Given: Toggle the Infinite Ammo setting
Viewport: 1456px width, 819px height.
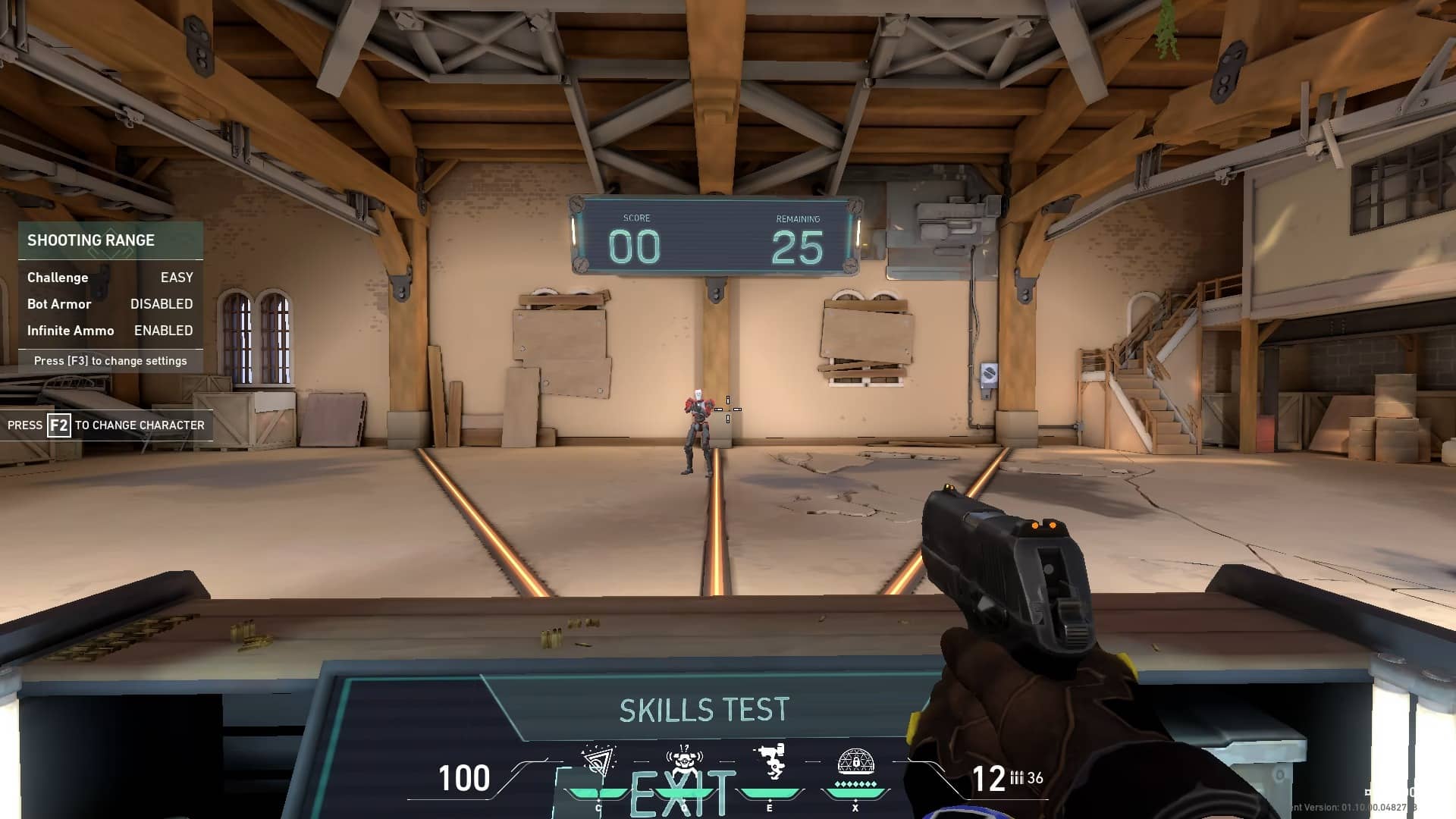Looking at the screenshot, I should 110,331.
